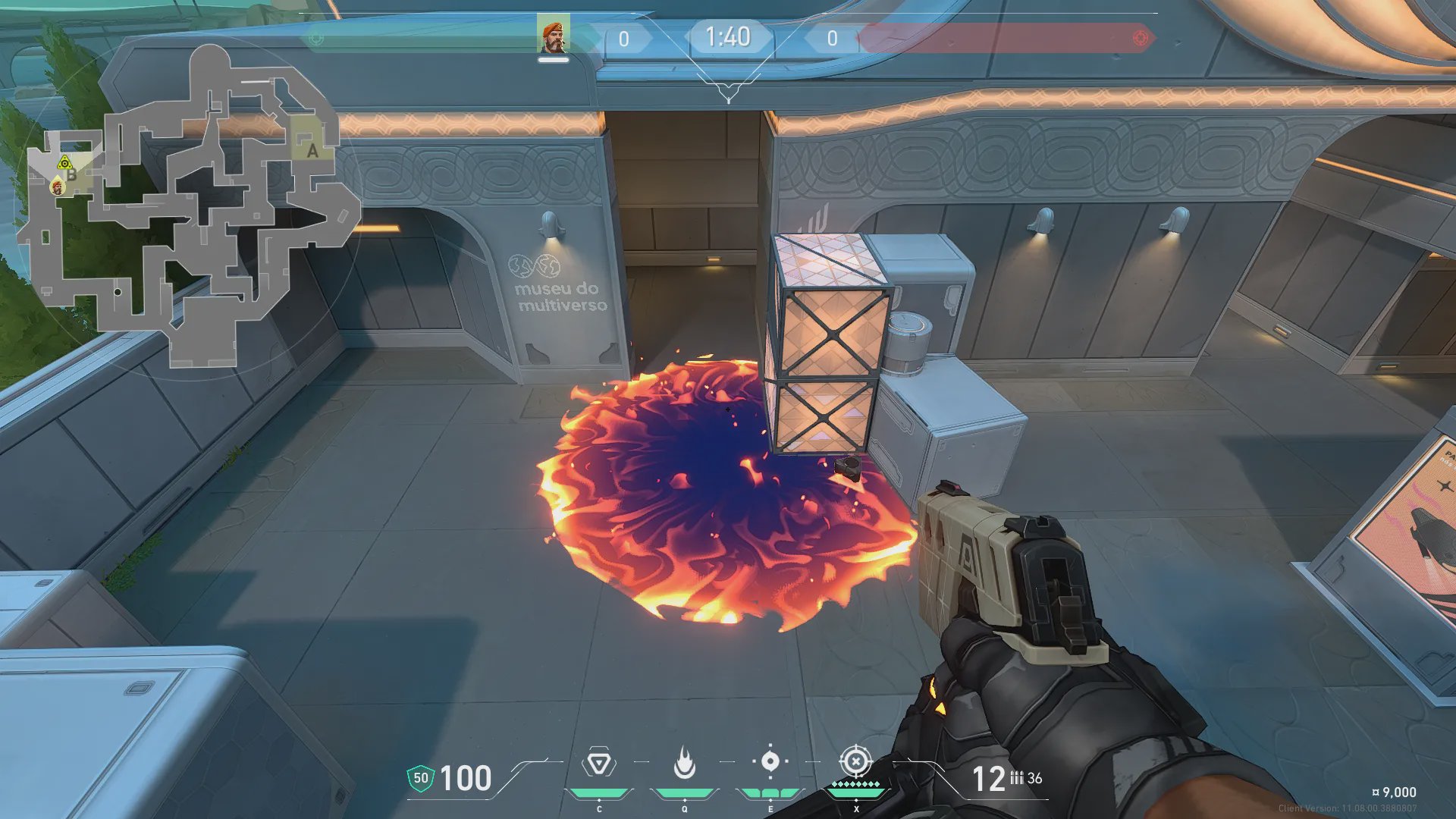Click the B site marker on minimap
Screen dimensions: 1456x819
73,175
